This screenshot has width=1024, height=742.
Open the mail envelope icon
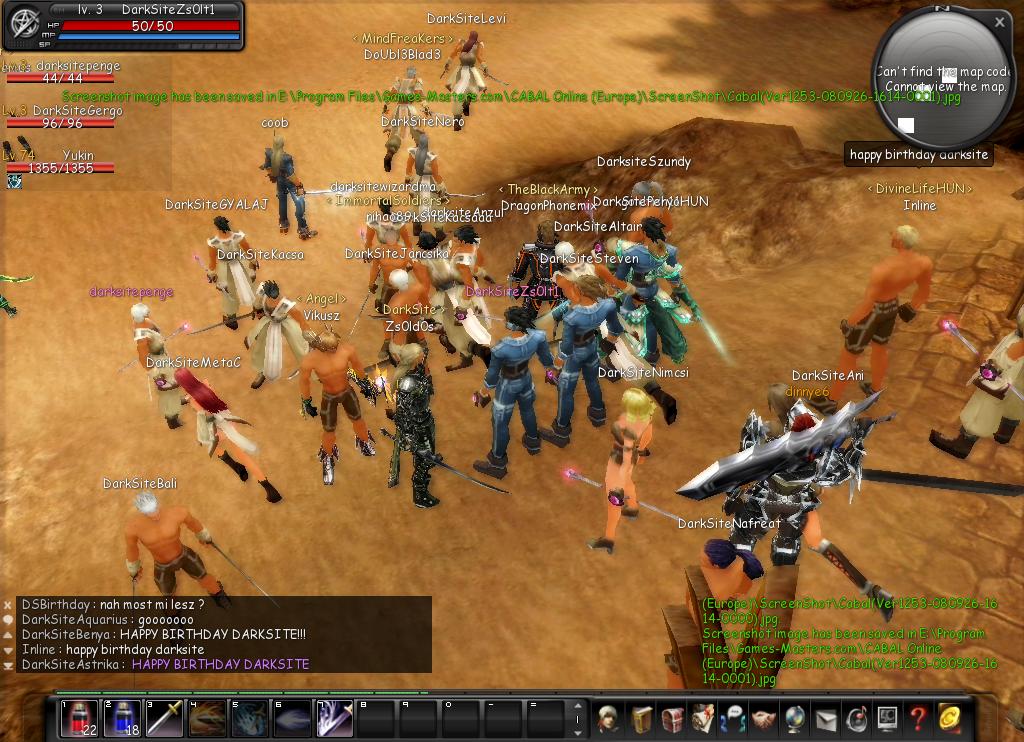click(826, 718)
